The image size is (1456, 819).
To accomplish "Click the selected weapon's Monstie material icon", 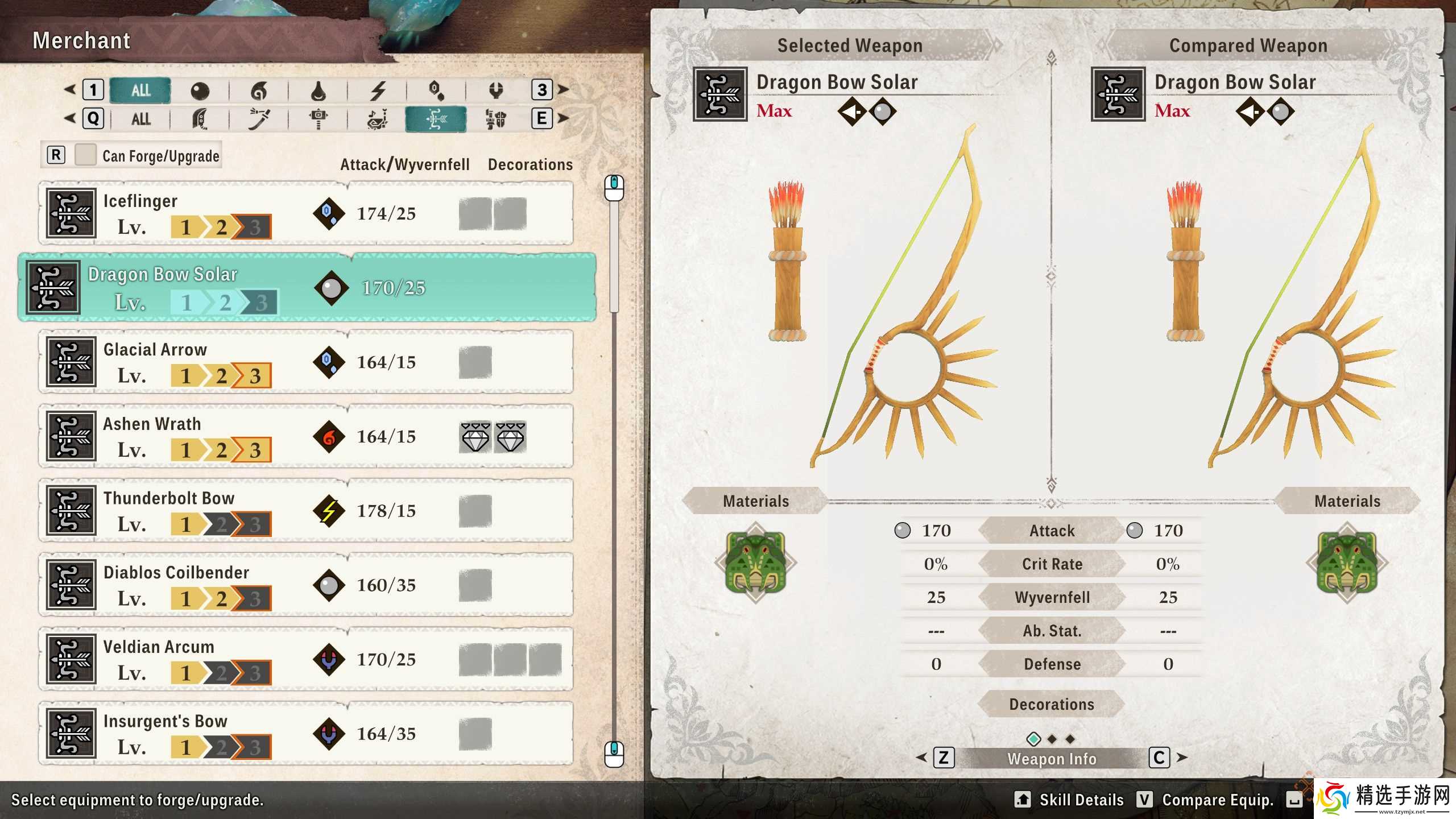I will pos(756,562).
